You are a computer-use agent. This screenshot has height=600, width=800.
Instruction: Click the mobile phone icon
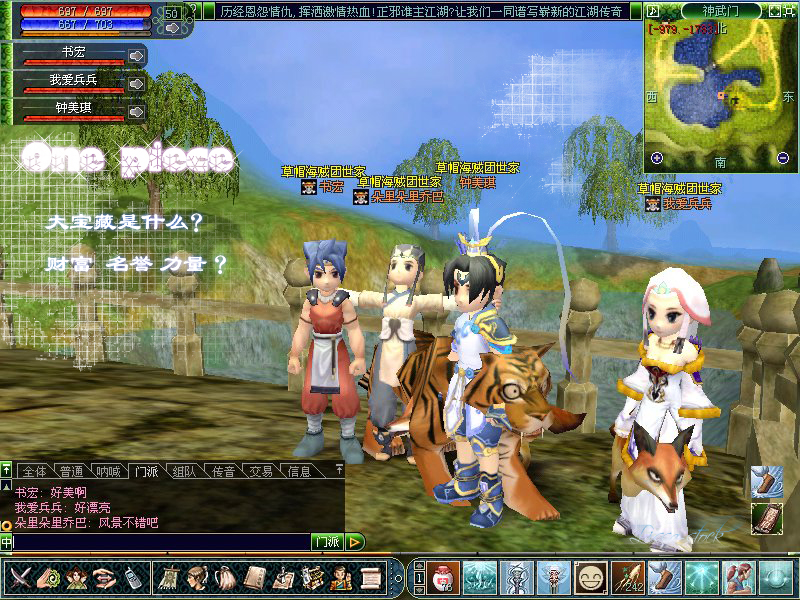coord(131,577)
